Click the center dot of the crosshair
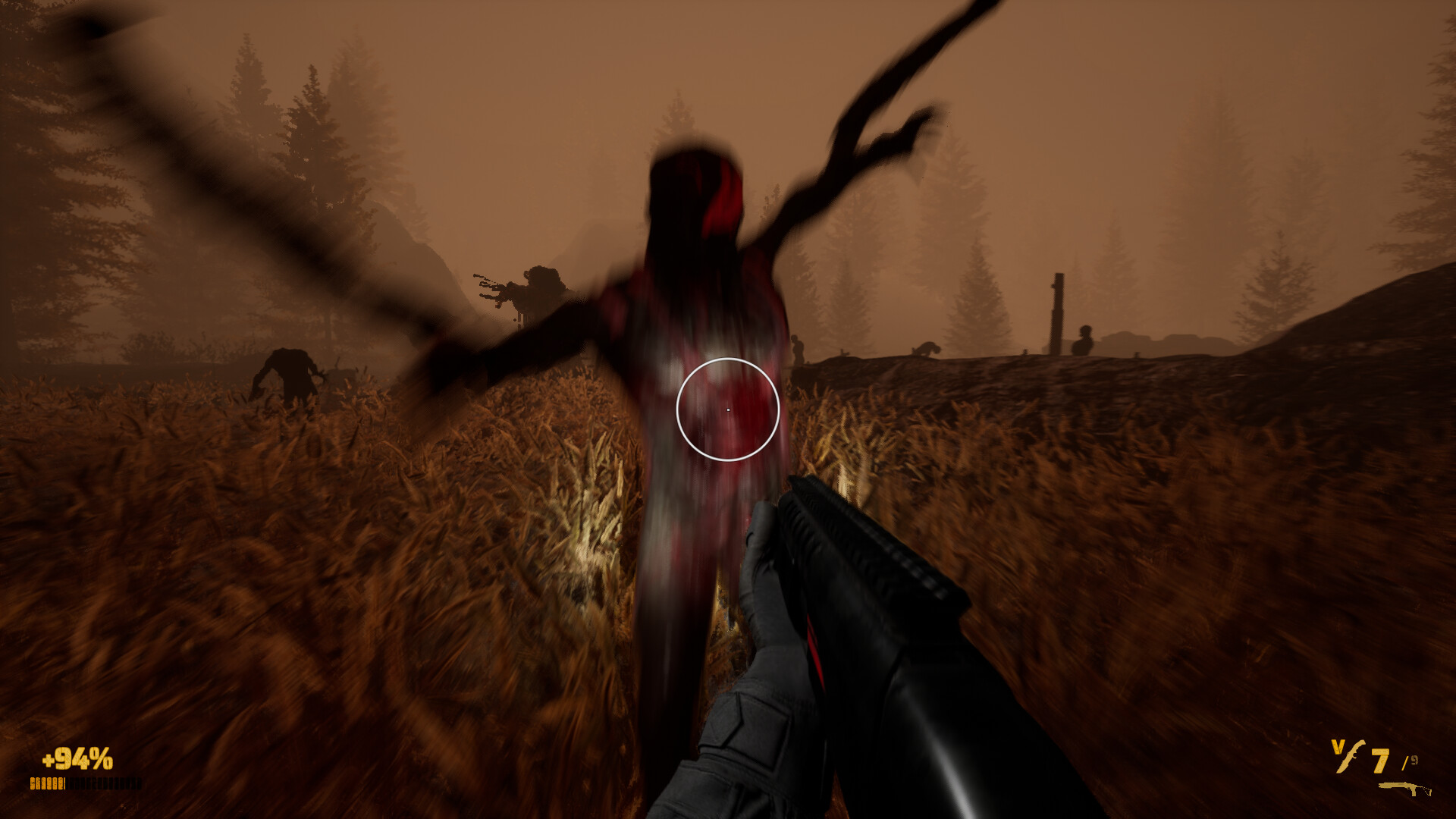The height and width of the screenshot is (819, 1456). click(x=729, y=408)
